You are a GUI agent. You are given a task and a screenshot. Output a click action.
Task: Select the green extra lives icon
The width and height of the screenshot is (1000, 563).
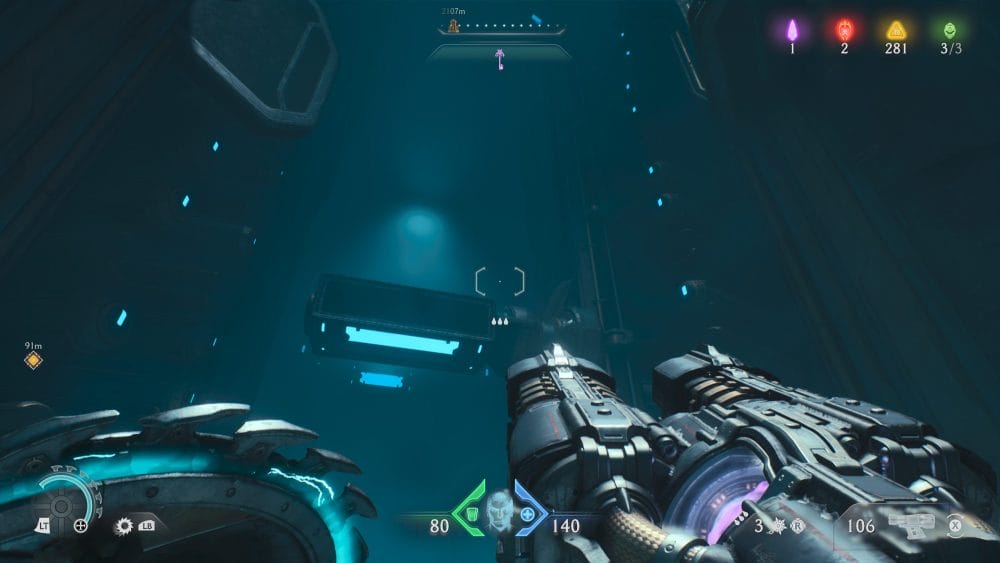[x=948, y=29]
